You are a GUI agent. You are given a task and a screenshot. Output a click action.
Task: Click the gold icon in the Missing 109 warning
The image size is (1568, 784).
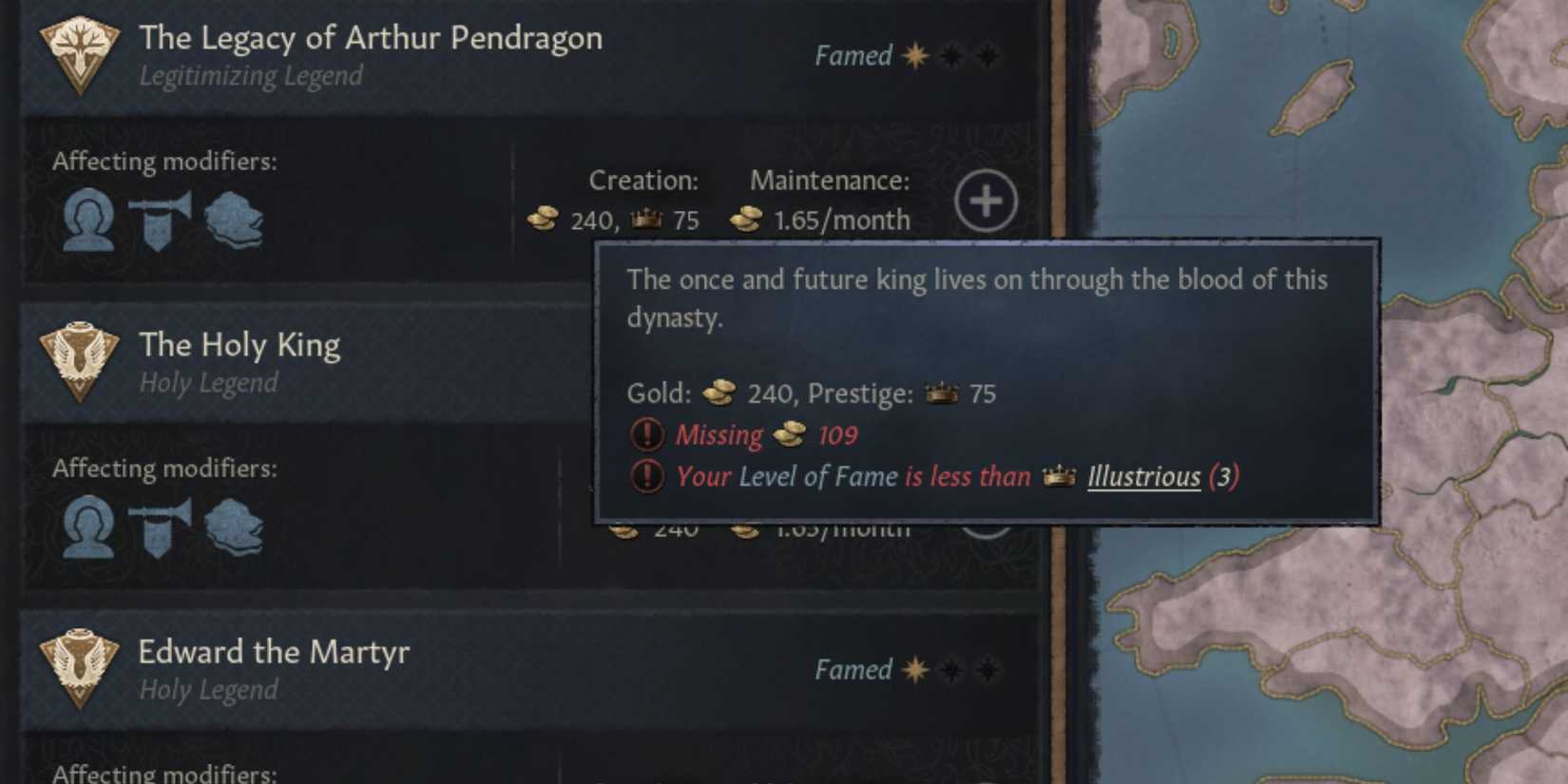coord(792,434)
